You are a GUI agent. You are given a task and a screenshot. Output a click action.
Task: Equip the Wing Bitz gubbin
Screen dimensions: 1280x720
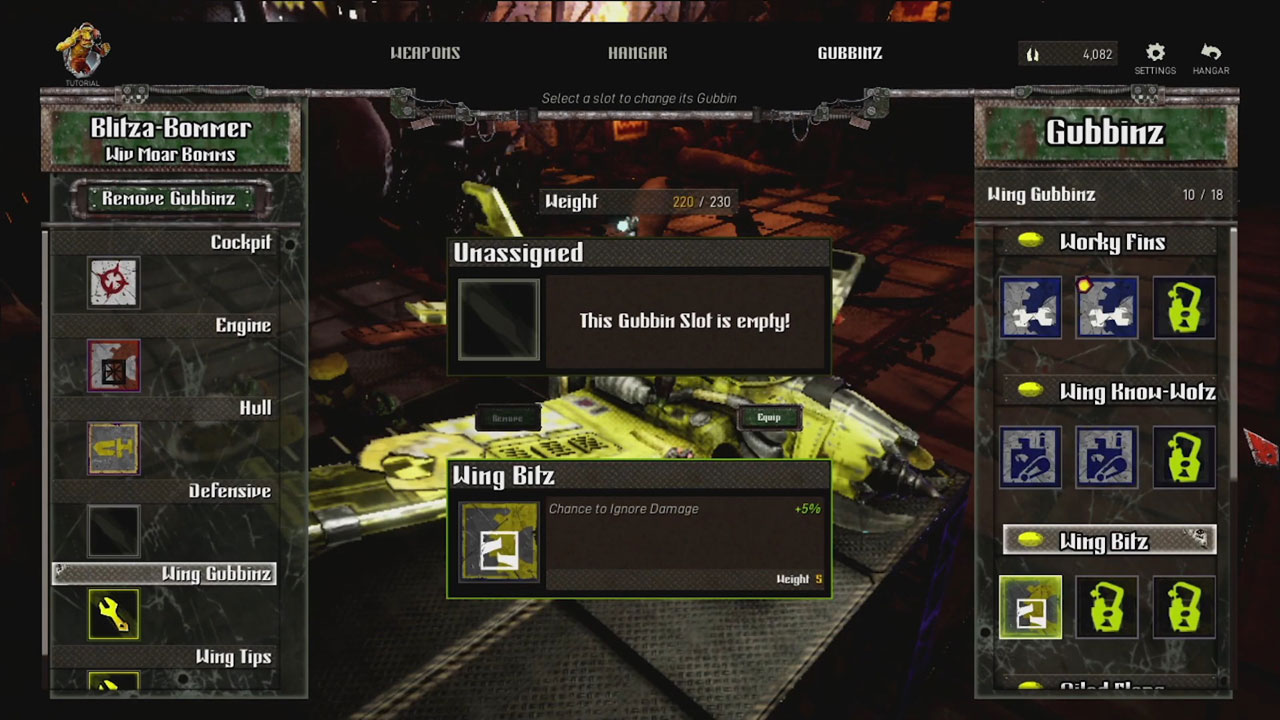pos(769,417)
